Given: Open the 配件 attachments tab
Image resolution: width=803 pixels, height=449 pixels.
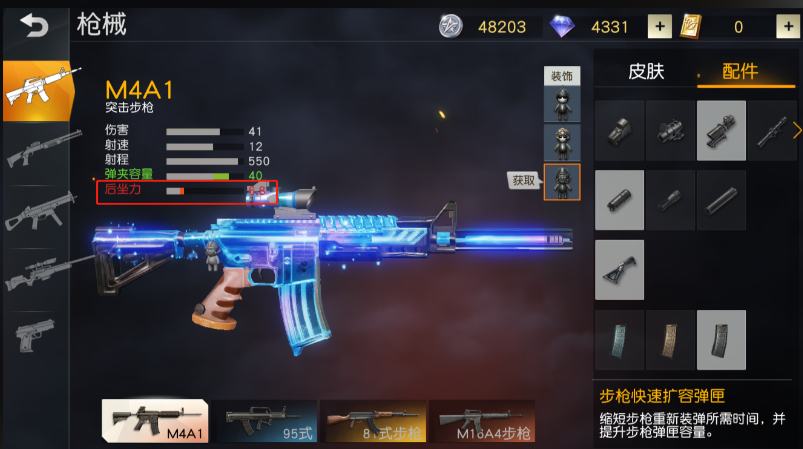Looking at the screenshot, I should click(741, 72).
